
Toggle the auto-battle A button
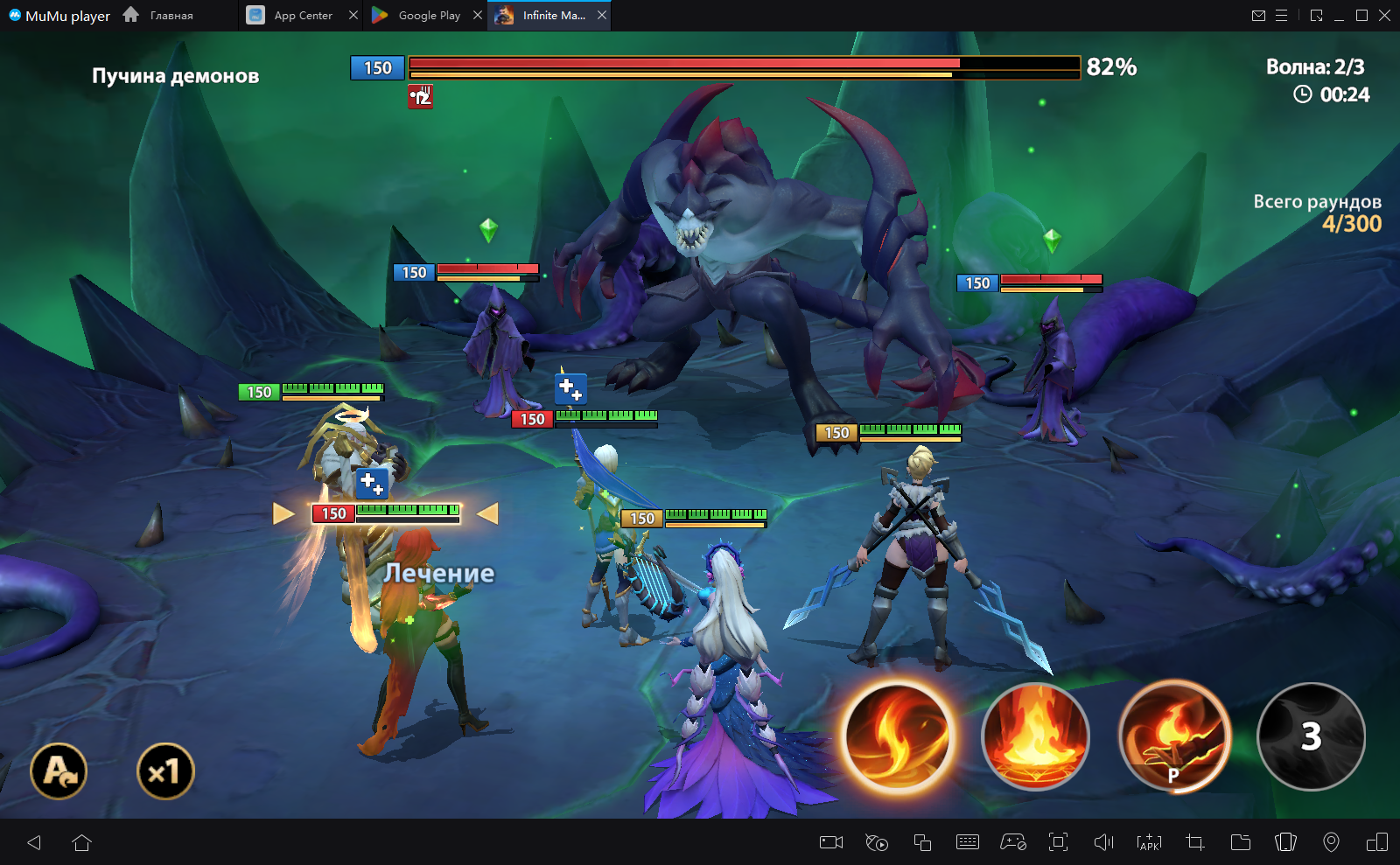(x=59, y=771)
